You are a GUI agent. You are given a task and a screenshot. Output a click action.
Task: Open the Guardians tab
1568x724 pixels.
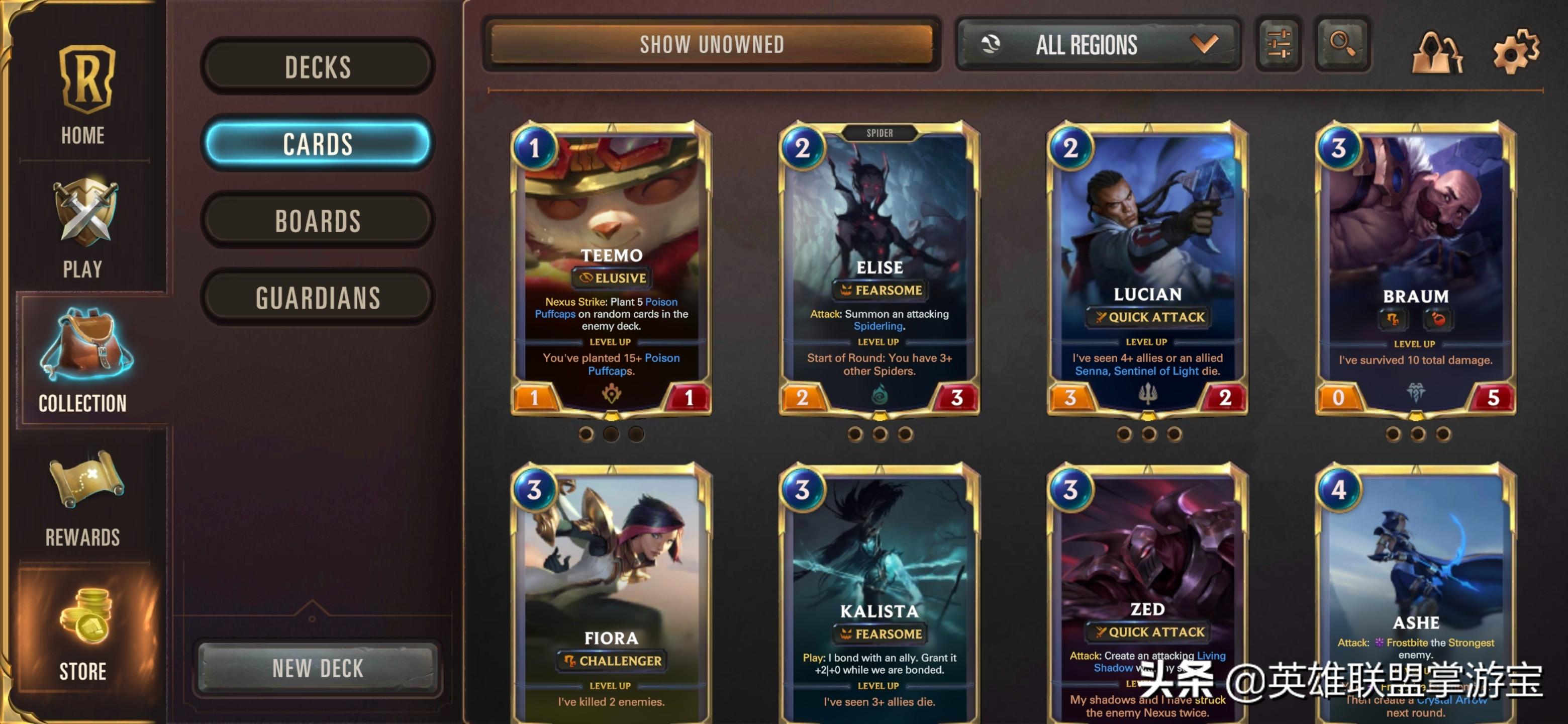click(x=318, y=298)
